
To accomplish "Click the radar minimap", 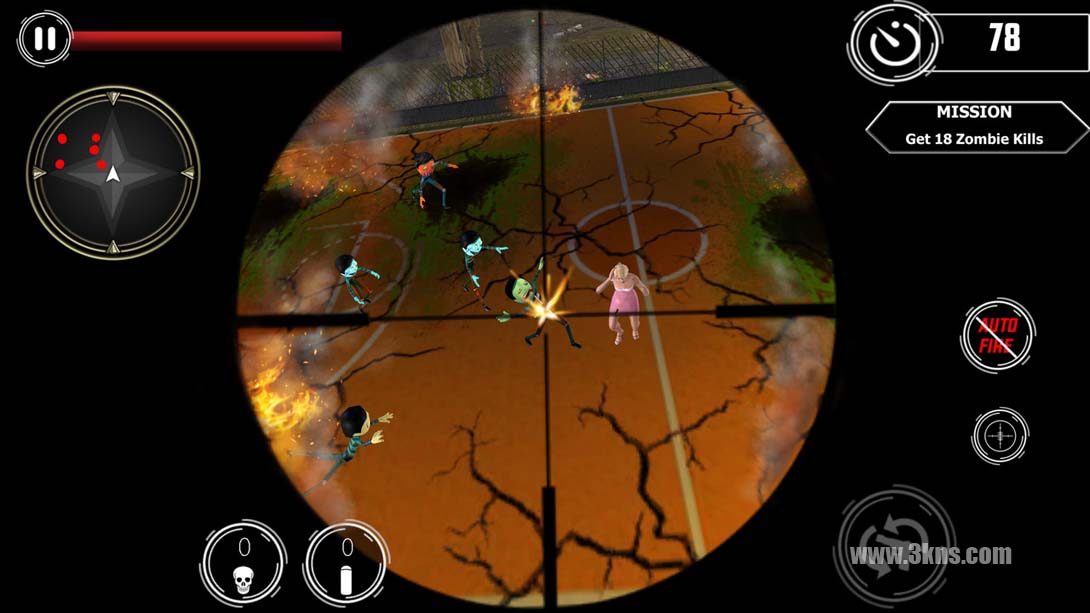I will (x=113, y=173).
